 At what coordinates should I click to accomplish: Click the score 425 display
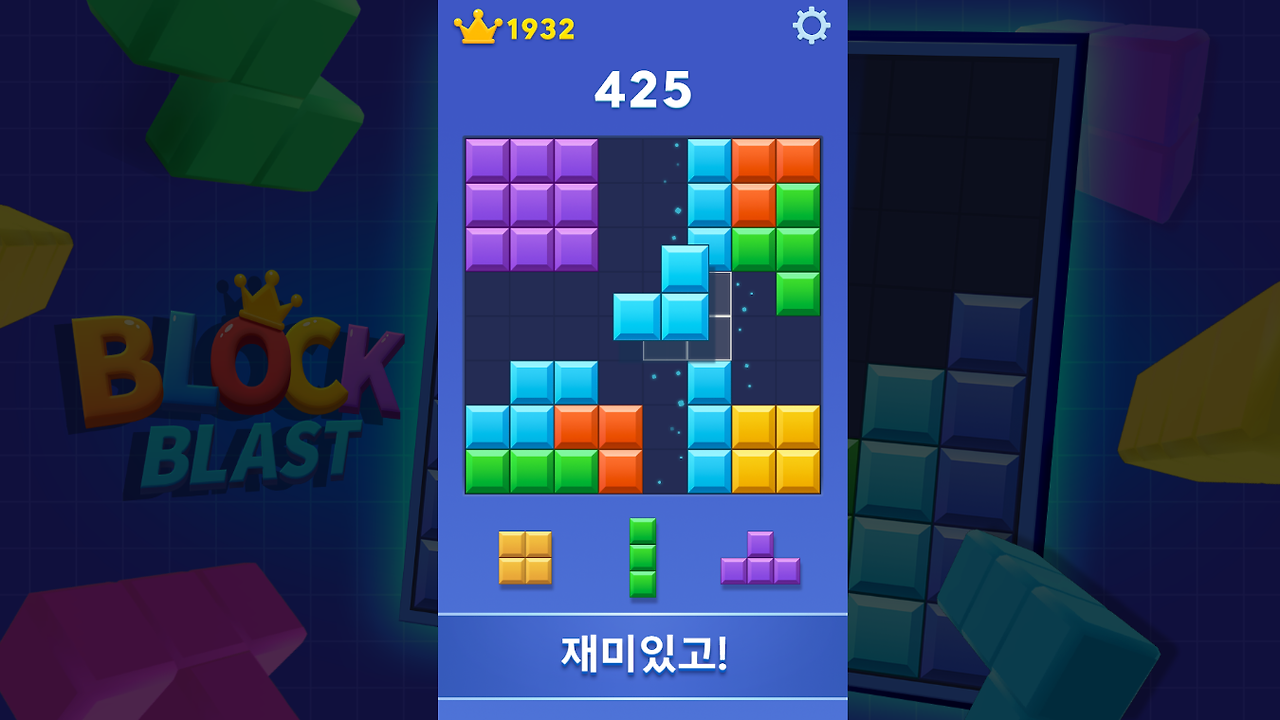click(x=641, y=91)
